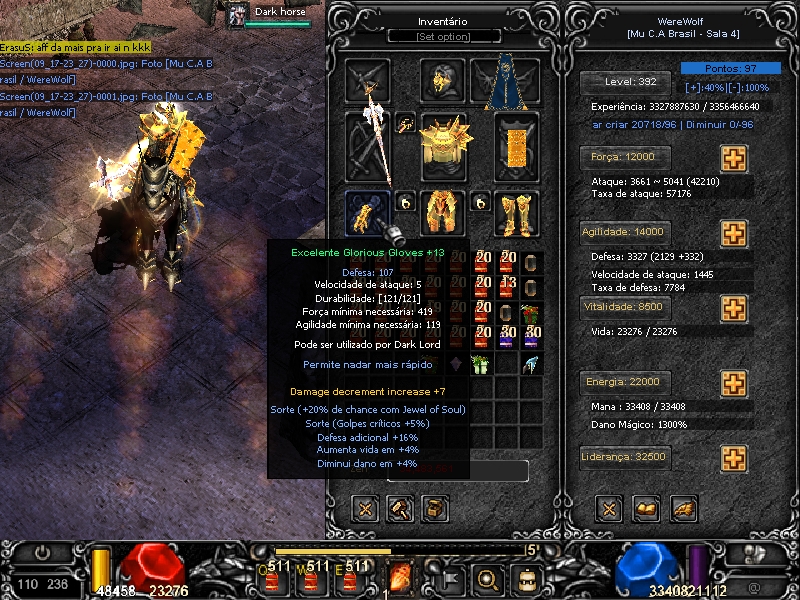Close the inventory with the X button
This screenshot has width=800, height=600.
pos(366,509)
